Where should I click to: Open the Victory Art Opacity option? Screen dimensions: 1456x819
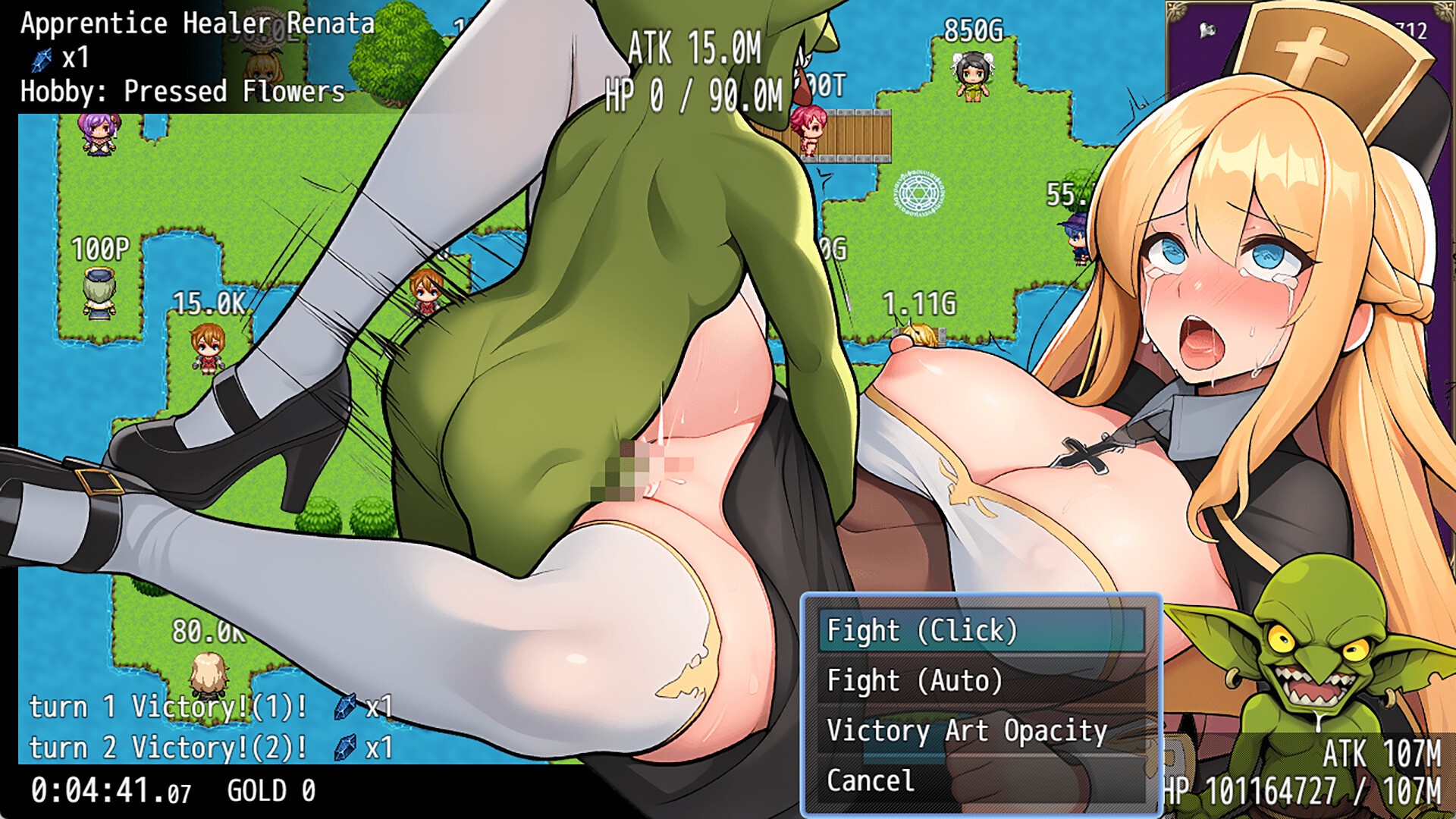click(x=981, y=730)
